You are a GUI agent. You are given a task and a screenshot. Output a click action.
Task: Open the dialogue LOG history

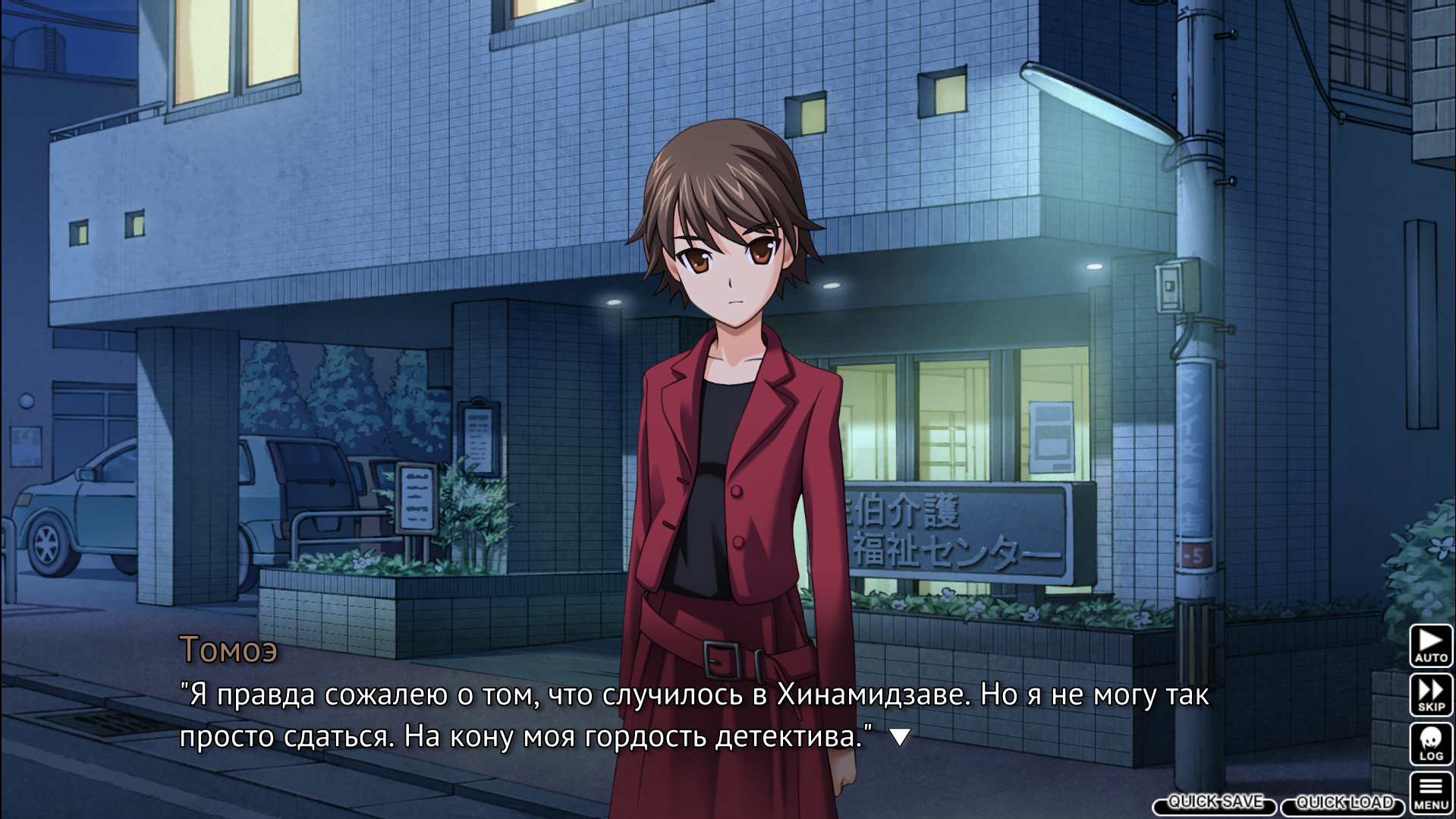tap(1431, 744)
